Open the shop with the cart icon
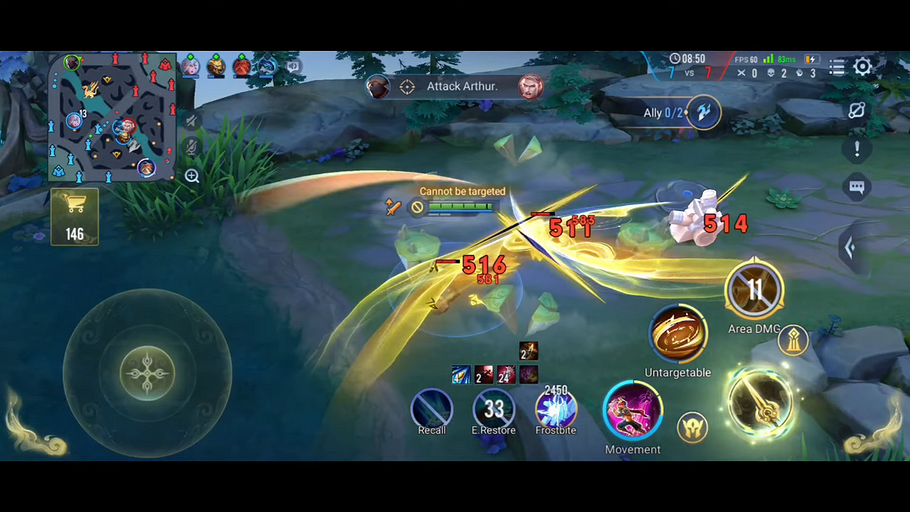 [74, 215]
